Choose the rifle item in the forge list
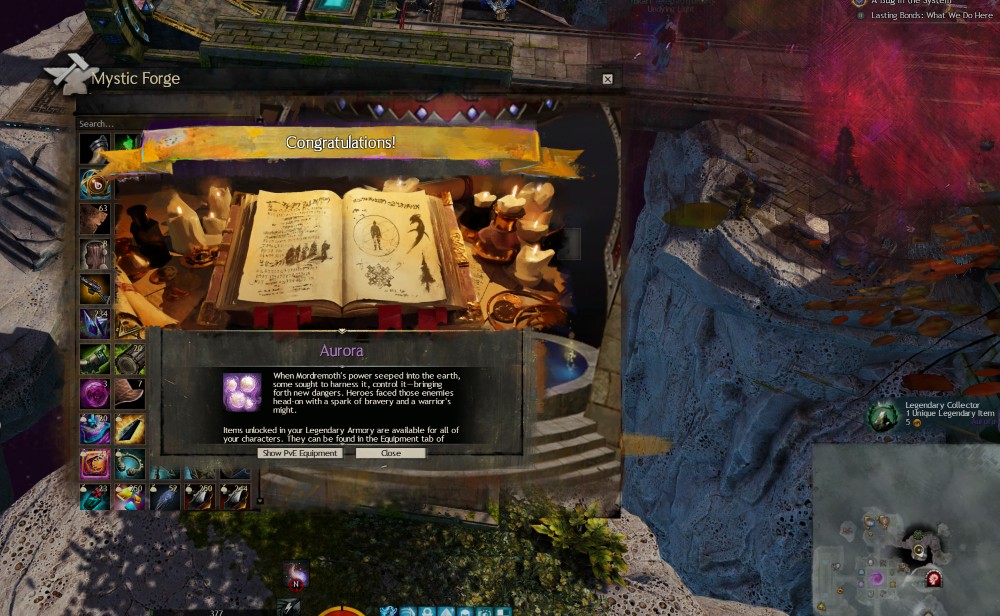The height and width of the screenshot is (616, 1000). [x=94, y=289]
